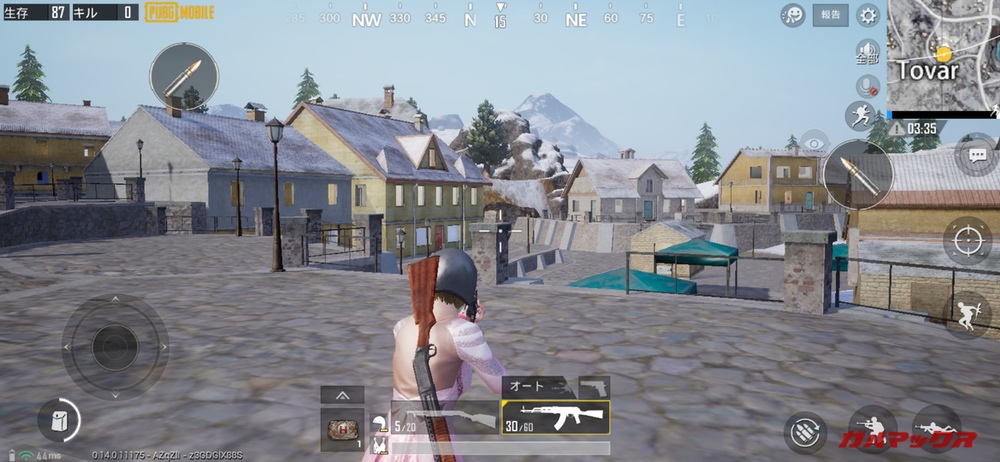Select the AKM rifle weapon slot
The image size is (1000, 462).
pyautogui.click(x=555, y=416)
